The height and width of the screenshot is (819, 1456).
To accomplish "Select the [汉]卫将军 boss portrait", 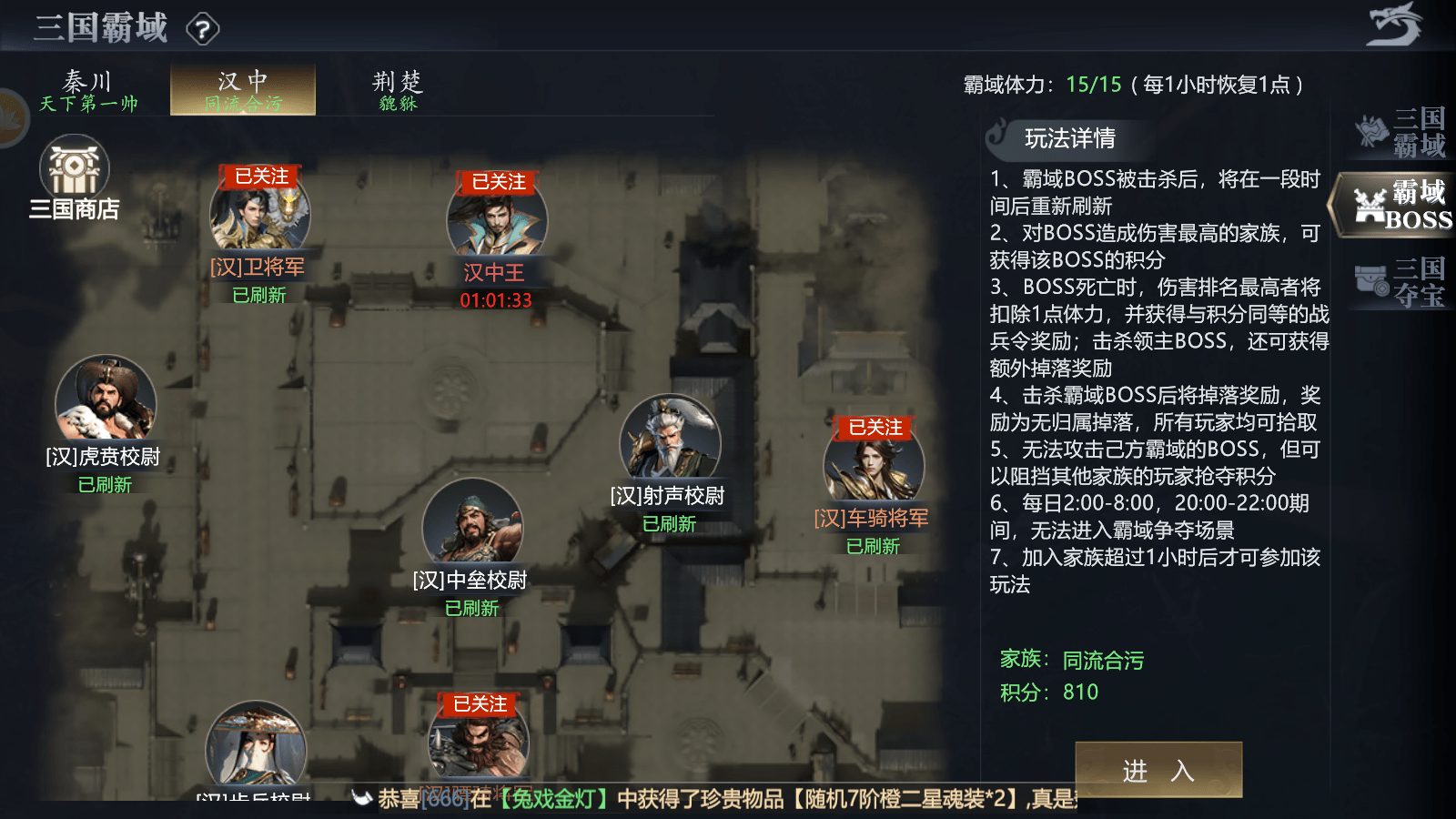I will pos(260,215).
